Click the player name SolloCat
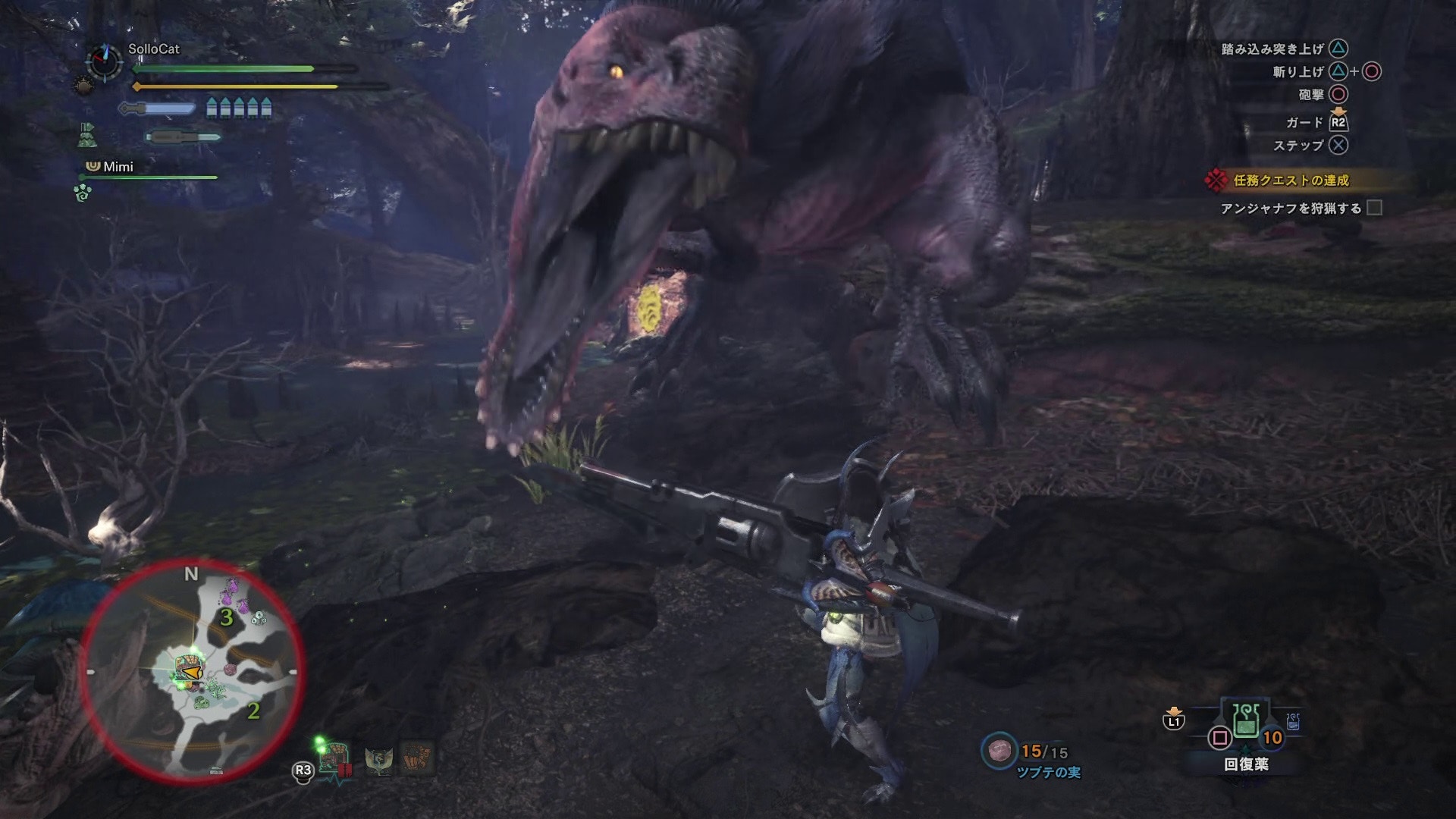Screen dimensions: 1456x819 click(x=154, y=49)
